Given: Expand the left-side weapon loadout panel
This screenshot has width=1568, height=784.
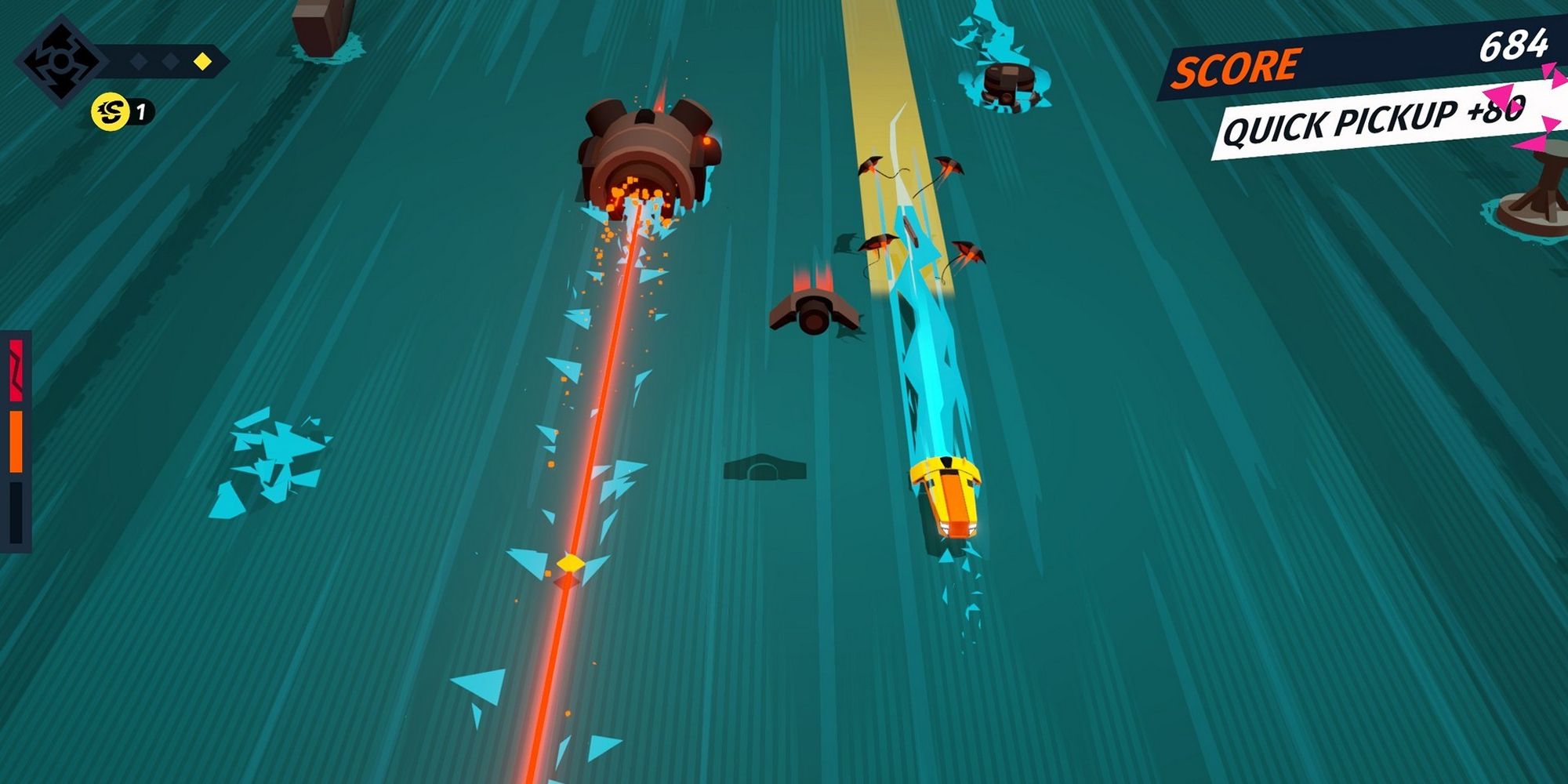Looking at the screenshot, I should pos(16,435).
